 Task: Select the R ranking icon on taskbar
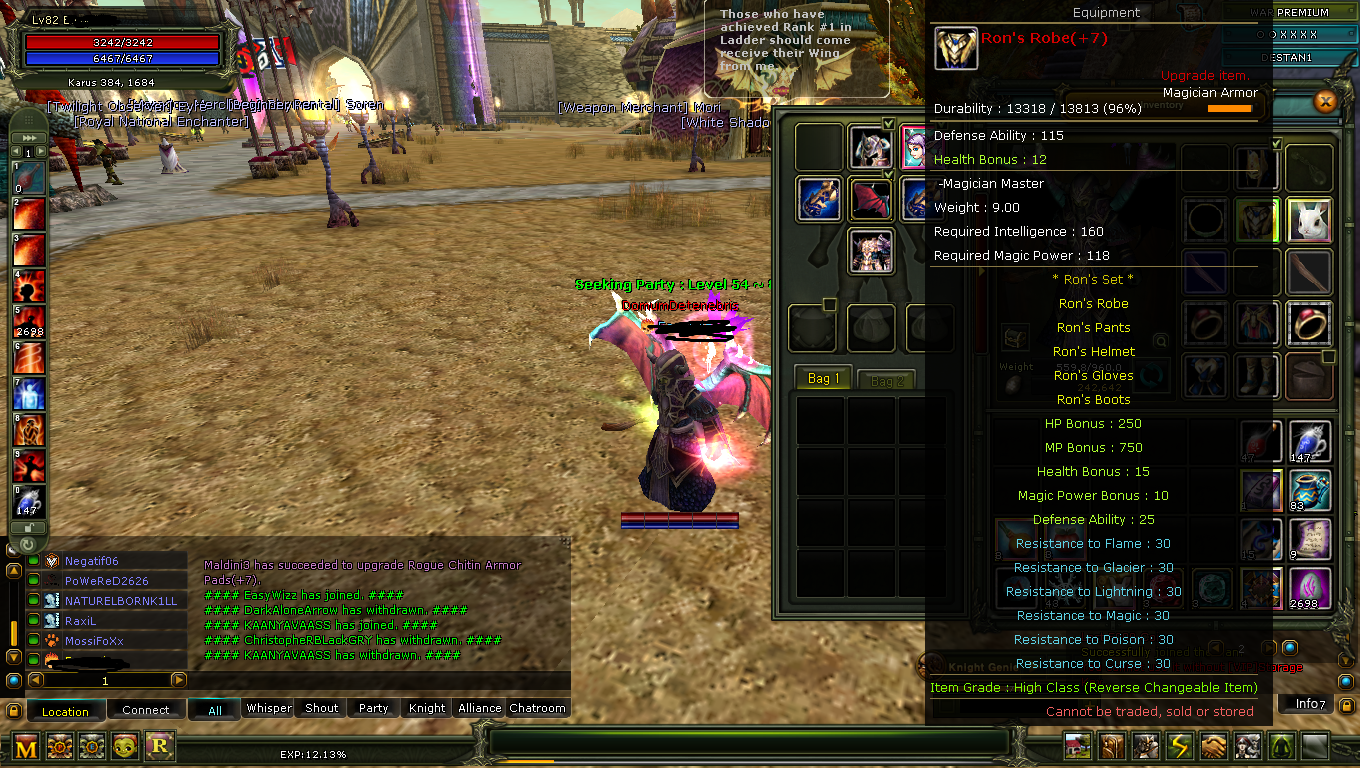coord(158,747)
